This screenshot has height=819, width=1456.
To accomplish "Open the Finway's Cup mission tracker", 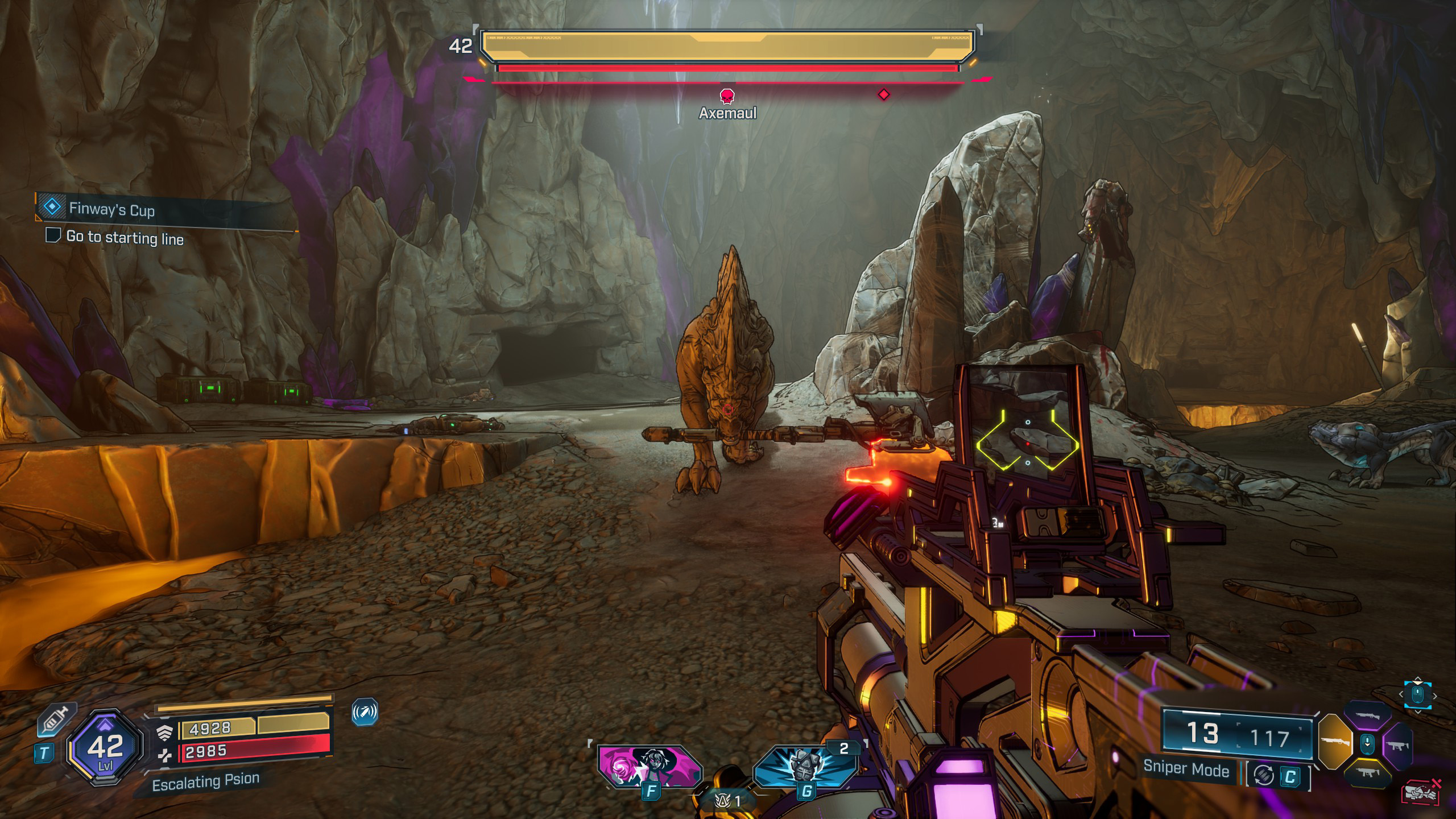I will tap(52, 206).
